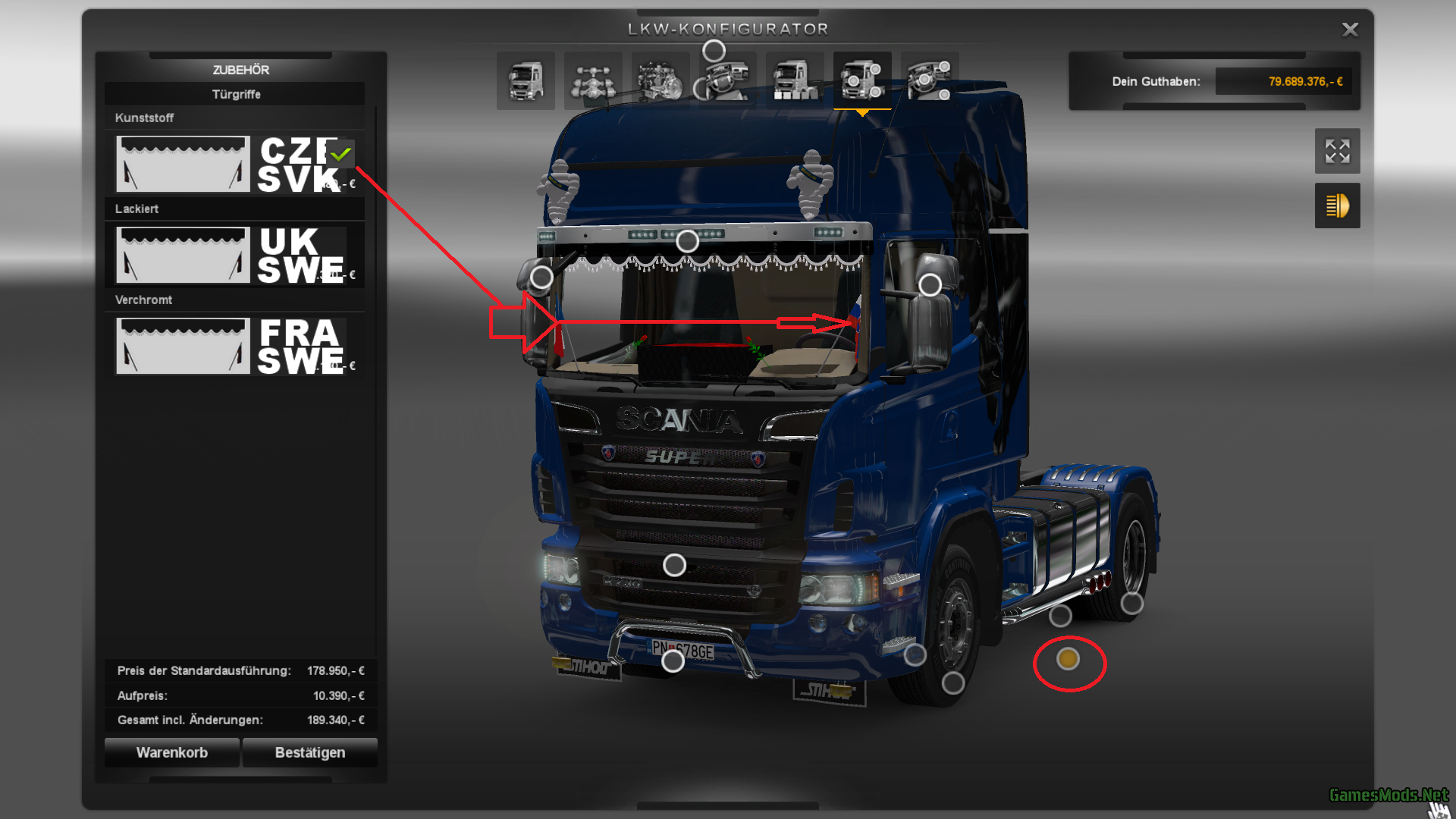Open the chassis configuration icon

pos(593,80)
